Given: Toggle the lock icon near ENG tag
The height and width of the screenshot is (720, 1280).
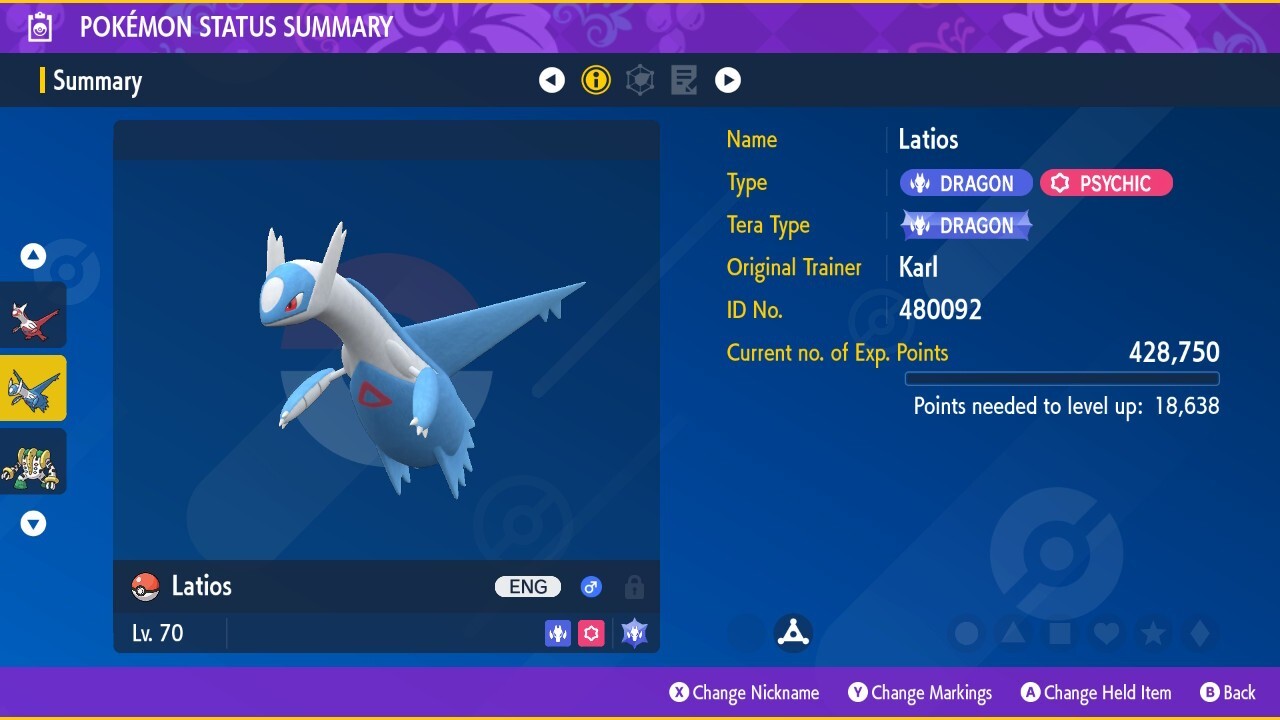Looking at the screenshot, I should (x=634, y=588).
